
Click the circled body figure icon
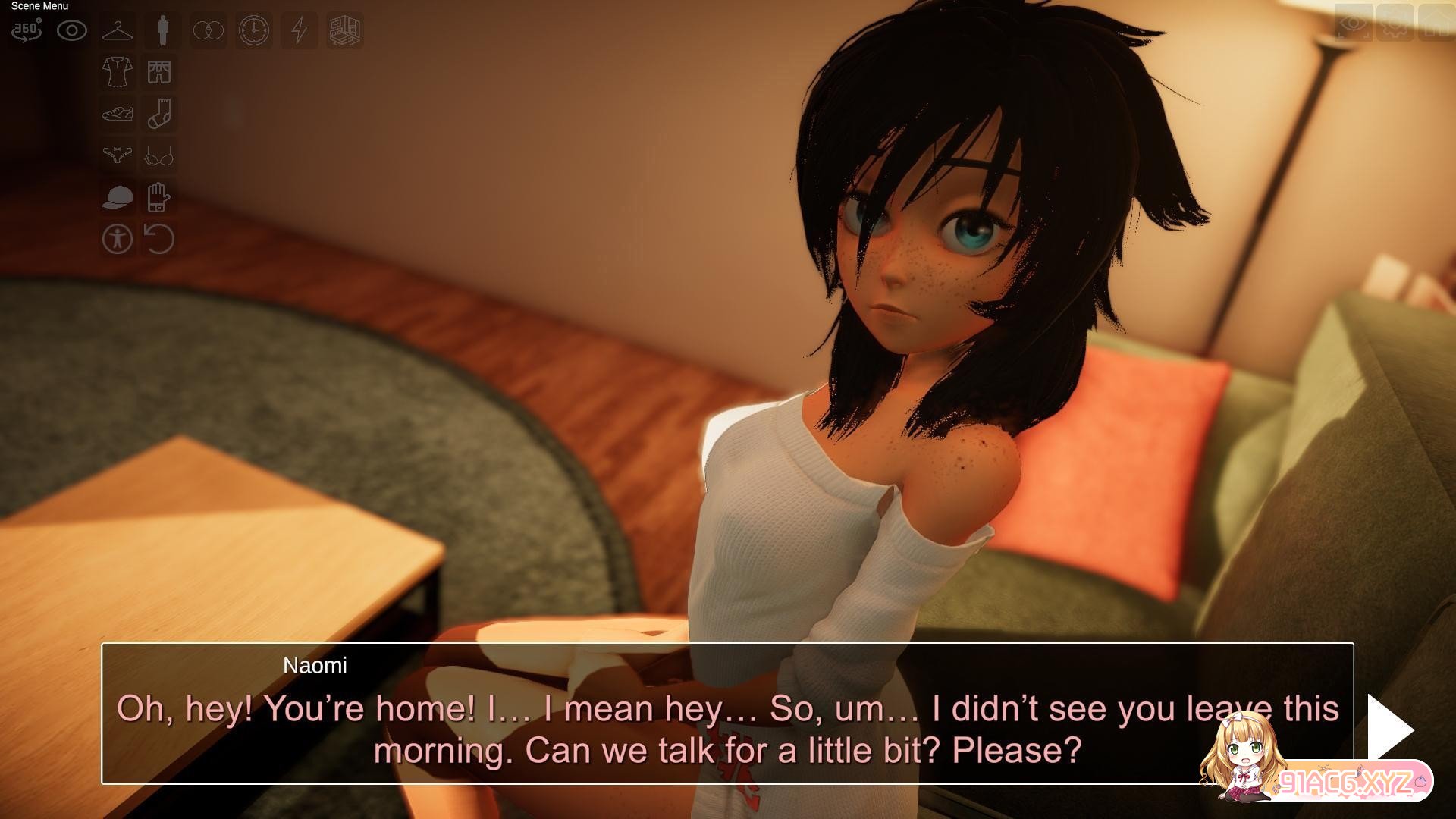click(x=118, y=239)
